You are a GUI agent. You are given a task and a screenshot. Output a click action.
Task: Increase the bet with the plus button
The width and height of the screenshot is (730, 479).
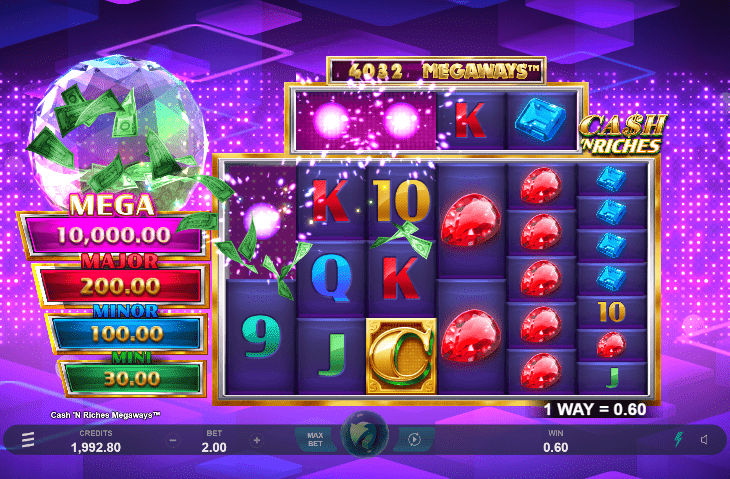pos(257,440)
